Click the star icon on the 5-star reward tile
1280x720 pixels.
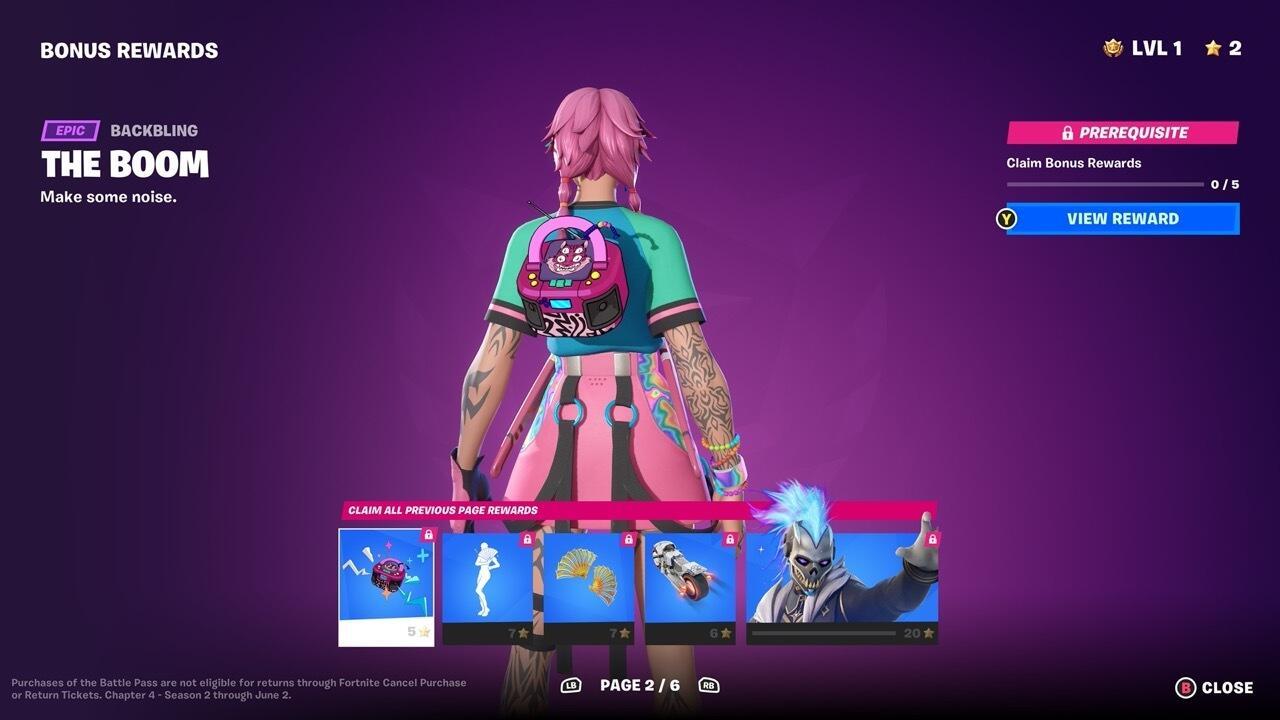(422, 630)
